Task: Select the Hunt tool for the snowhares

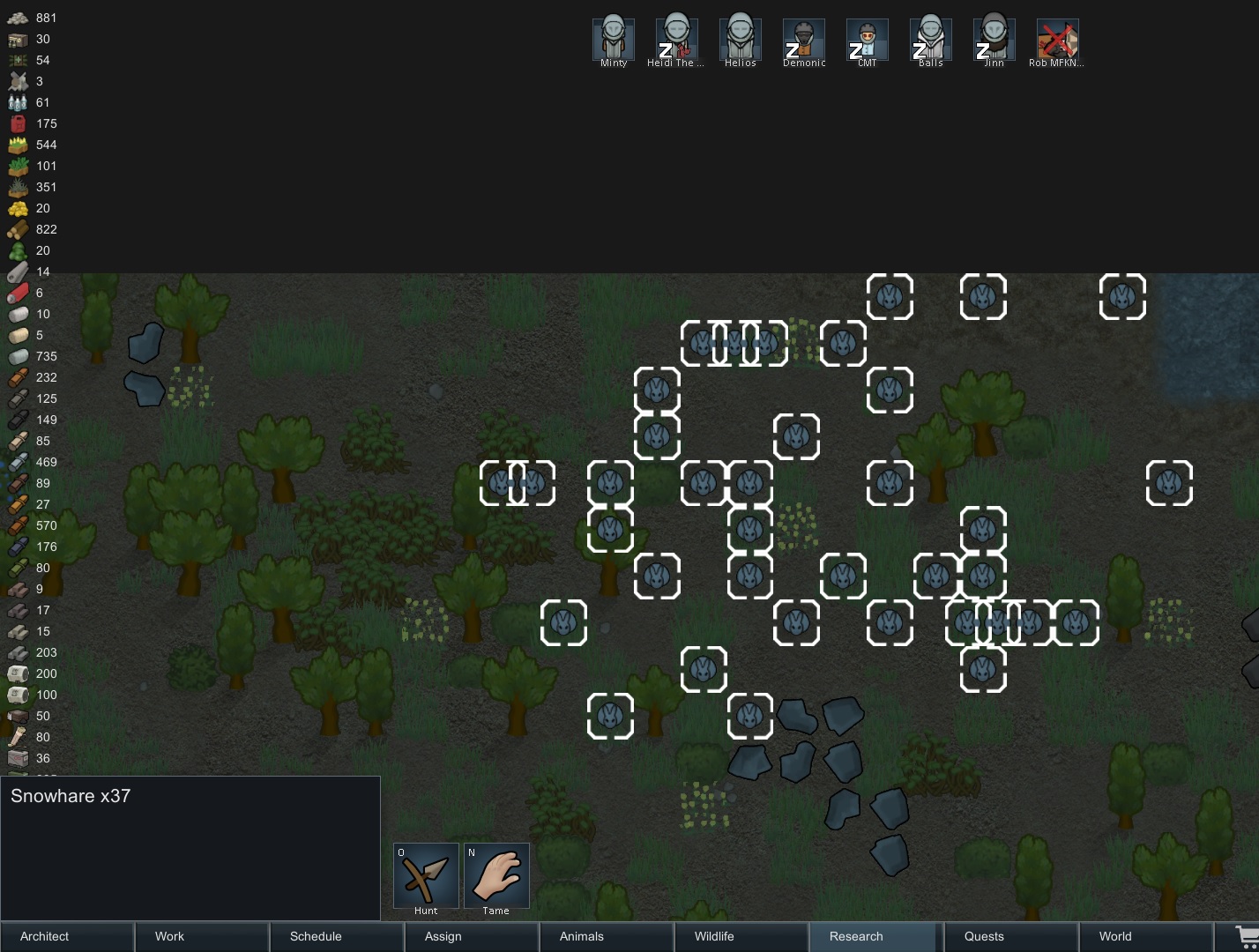Action: [x=426, y=877]
